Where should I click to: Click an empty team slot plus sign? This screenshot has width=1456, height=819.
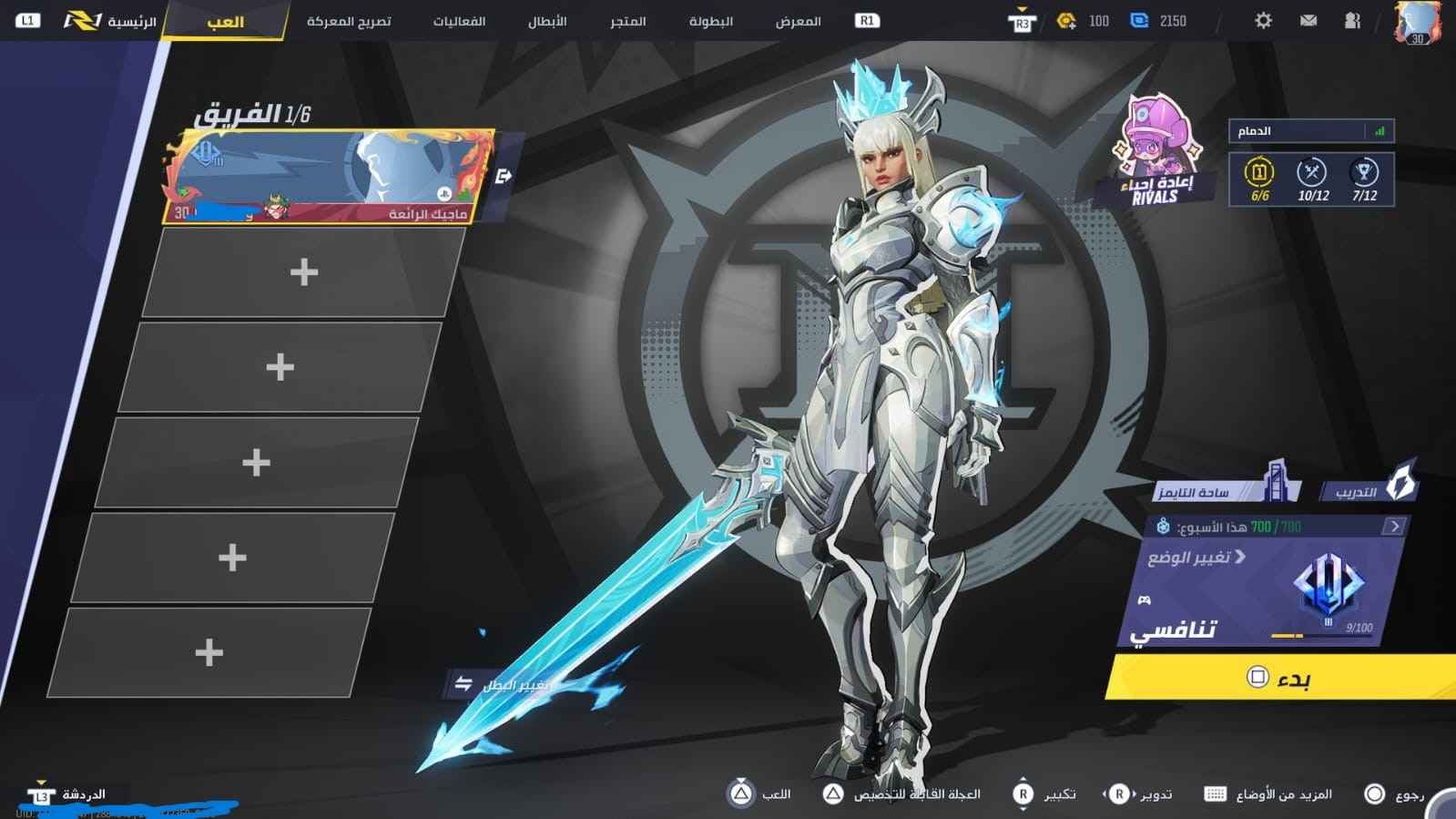point(304,271)
